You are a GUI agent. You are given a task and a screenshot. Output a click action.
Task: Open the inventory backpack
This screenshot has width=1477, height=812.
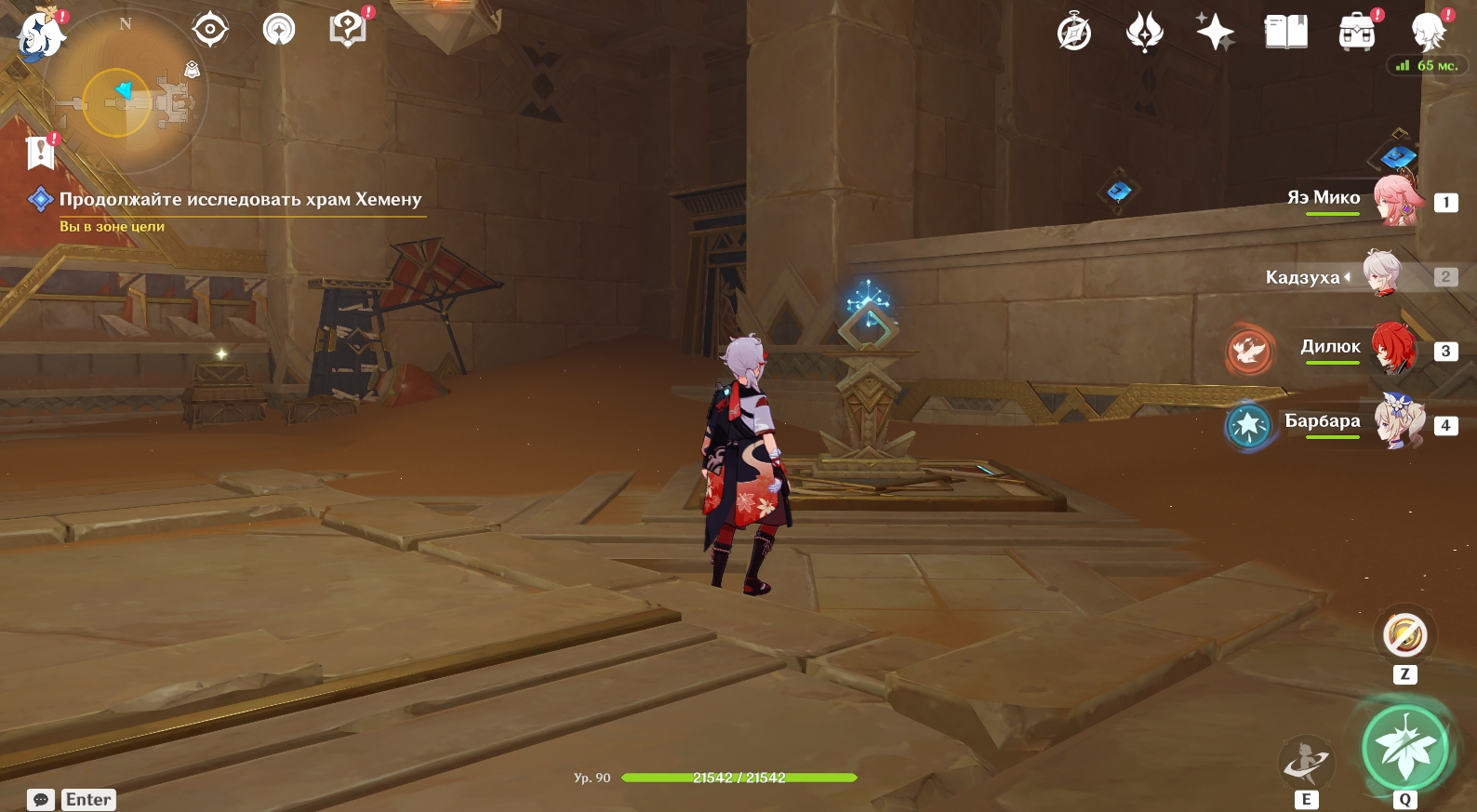(1357, 33)
